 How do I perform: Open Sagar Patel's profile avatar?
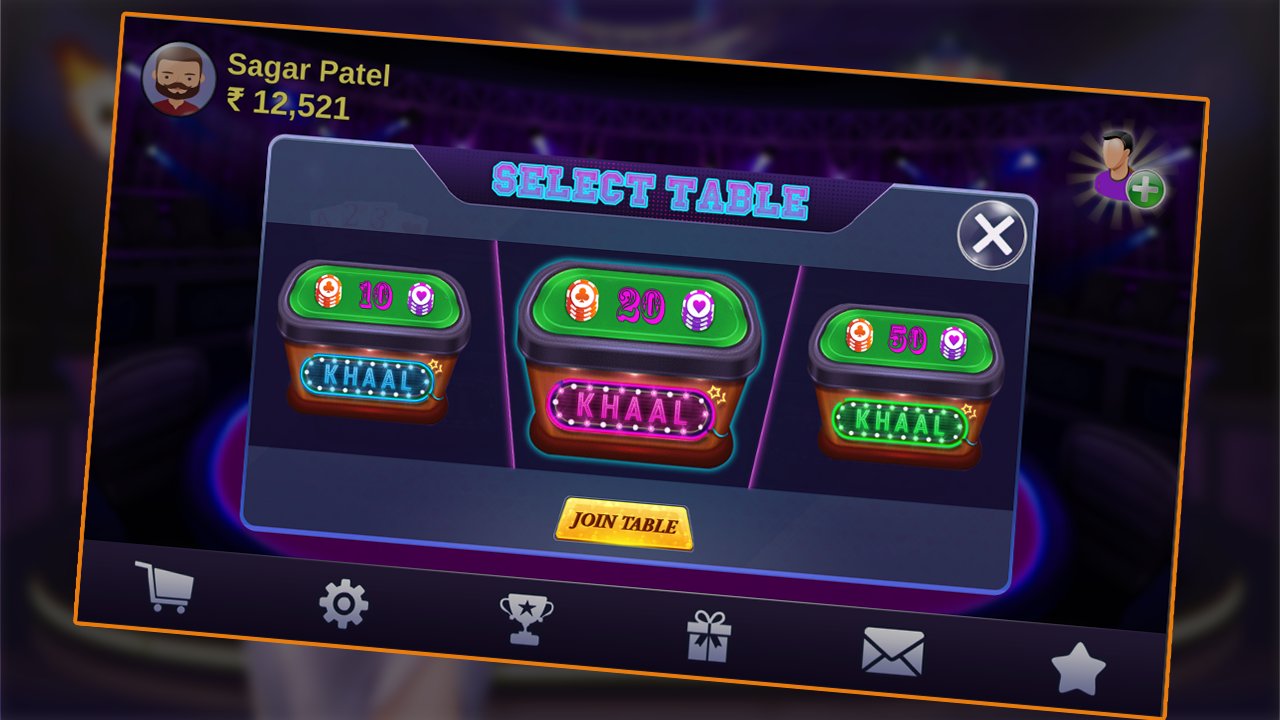point(179,79)
